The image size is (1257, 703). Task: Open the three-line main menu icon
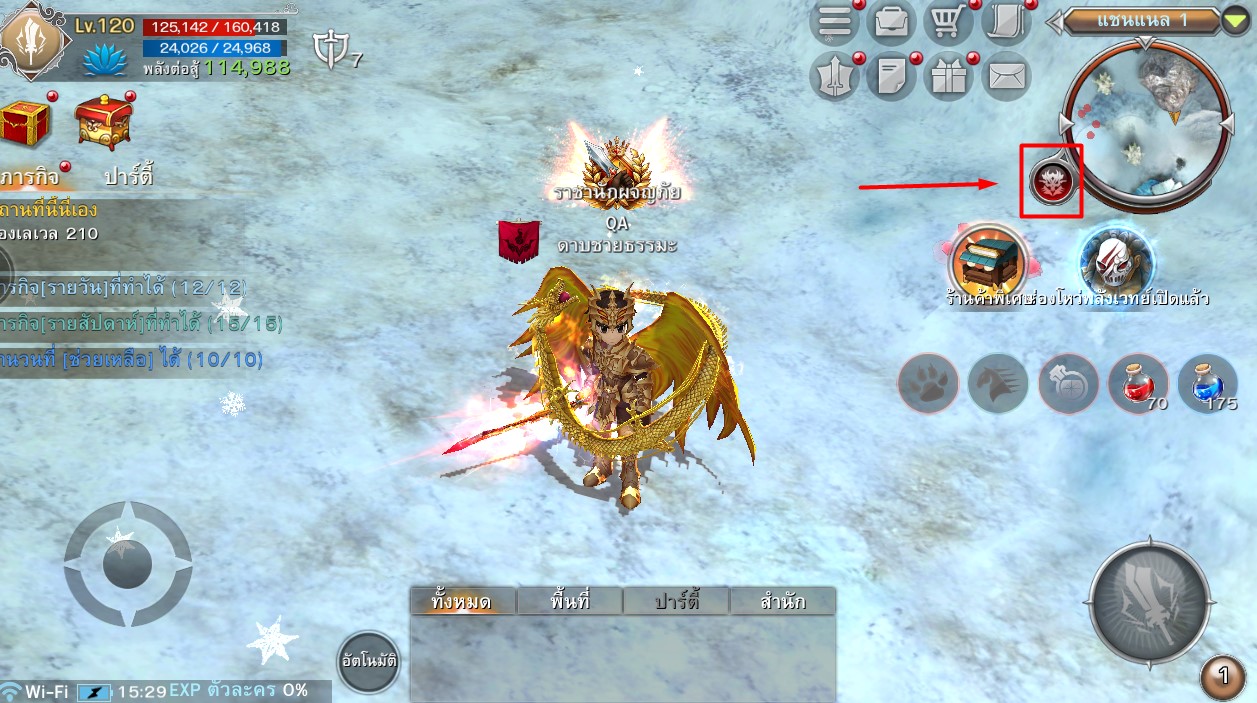[x=834, y=22]
